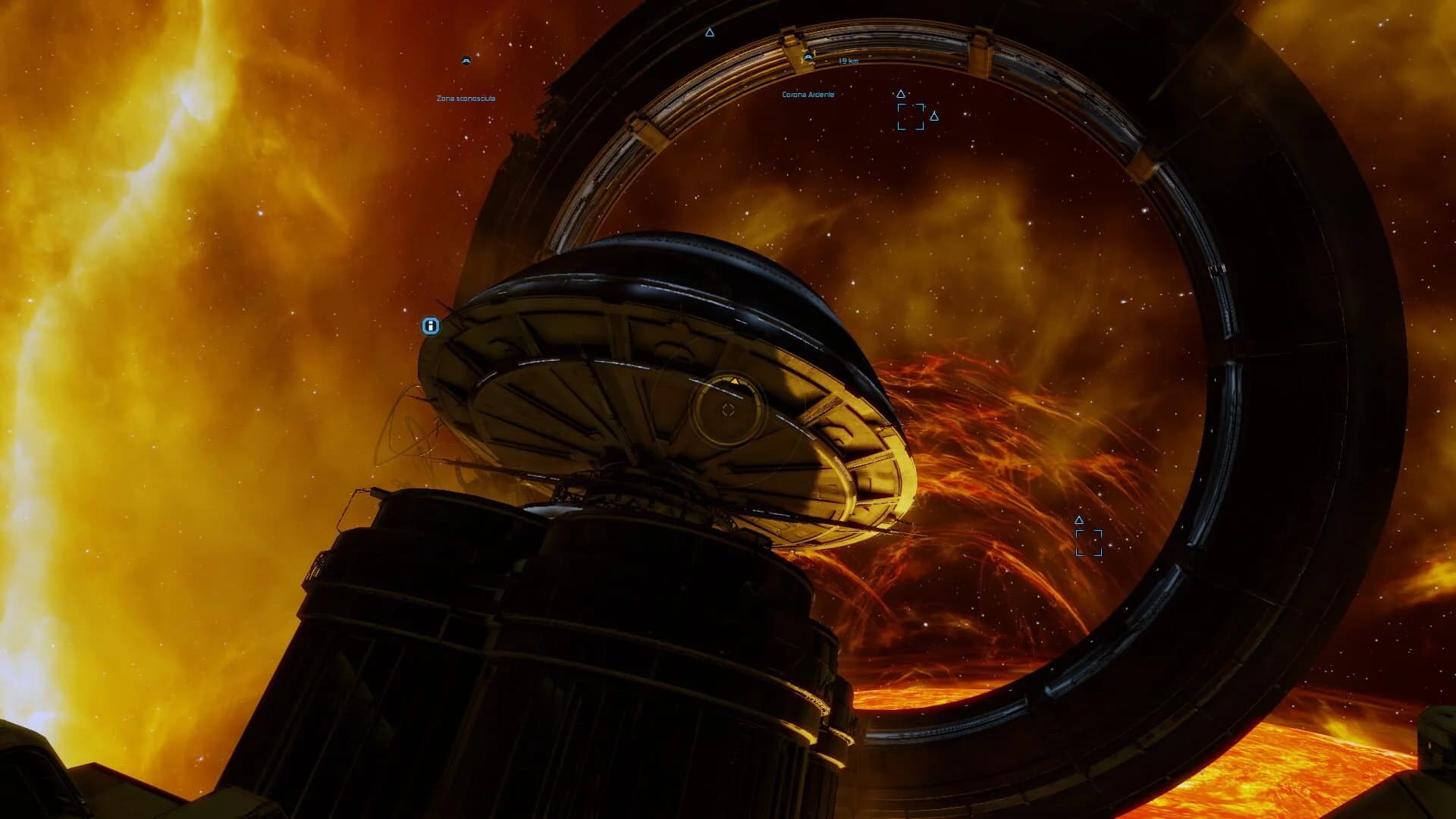
Task: Click the triangle marker below Corona Ardente
Action: (899, 94)
